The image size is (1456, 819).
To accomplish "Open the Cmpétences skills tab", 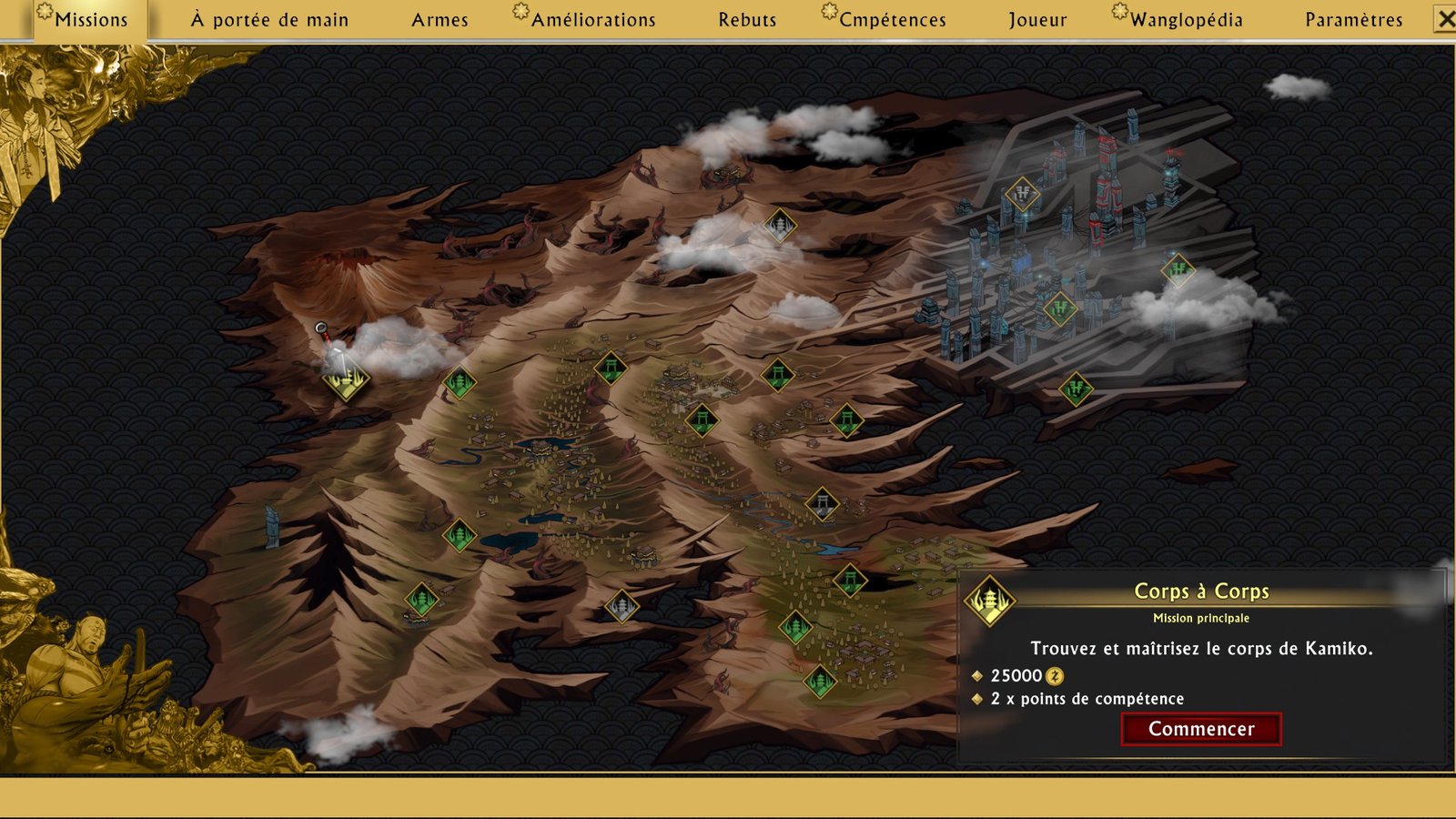I will click(892, 20).
